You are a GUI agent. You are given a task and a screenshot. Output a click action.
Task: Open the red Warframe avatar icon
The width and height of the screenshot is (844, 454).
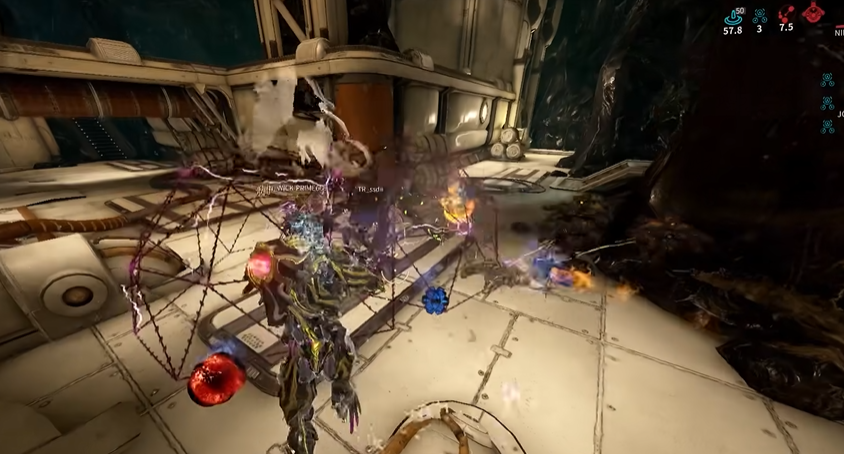(x=814, y=13)
